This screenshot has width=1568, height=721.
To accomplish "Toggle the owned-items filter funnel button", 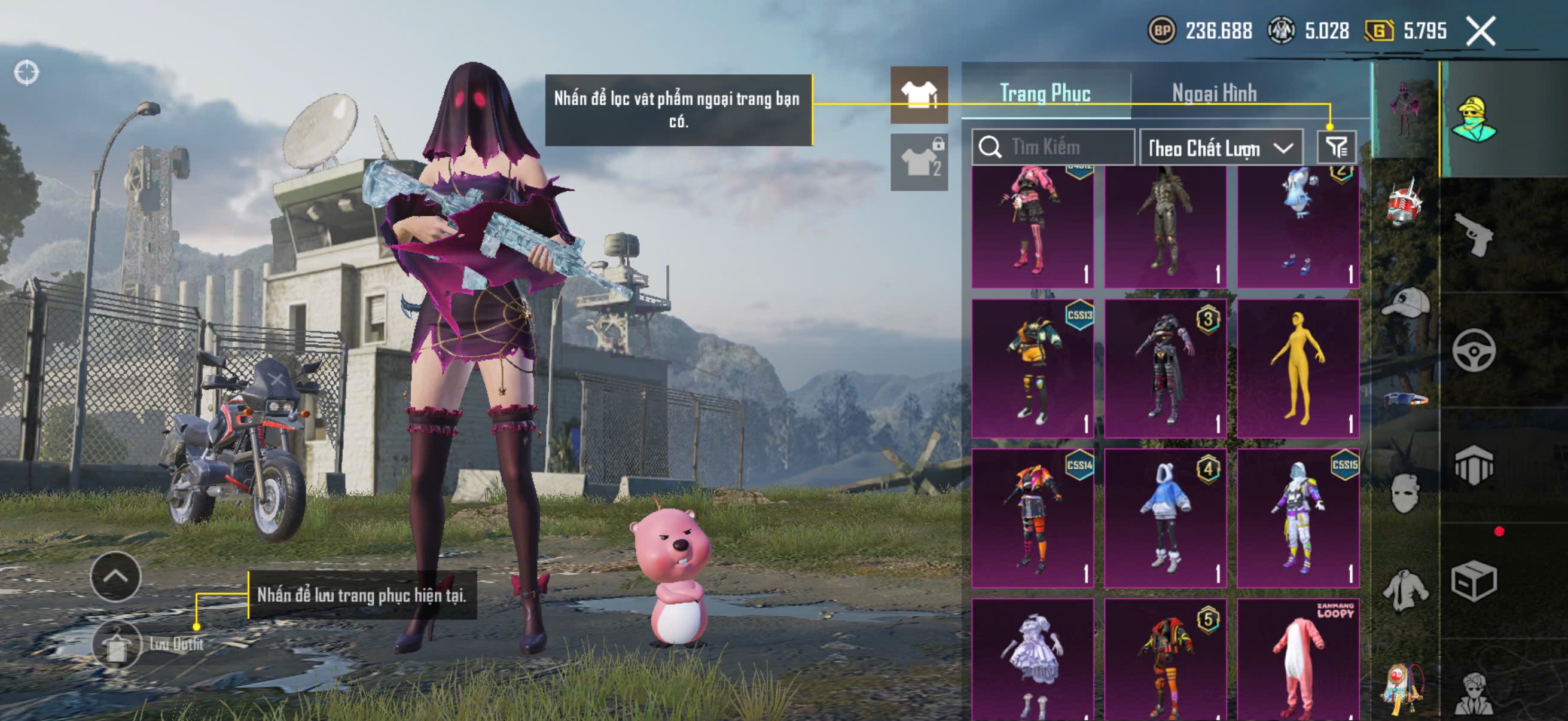I will pyautogui.click(x=1337, y=147).
